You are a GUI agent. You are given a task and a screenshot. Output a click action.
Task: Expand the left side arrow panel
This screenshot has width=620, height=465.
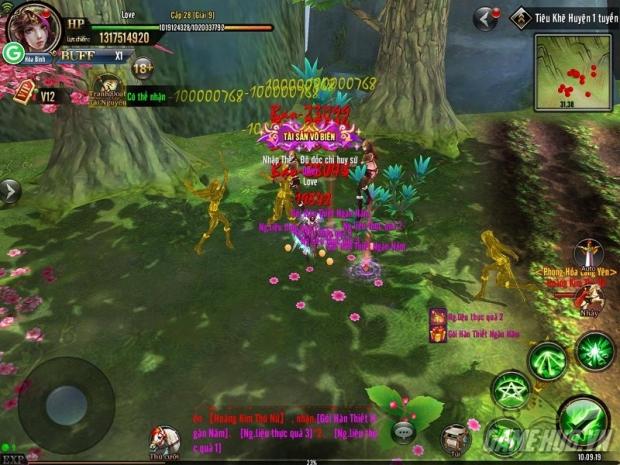pyautogui.click(x=9, y=190)
